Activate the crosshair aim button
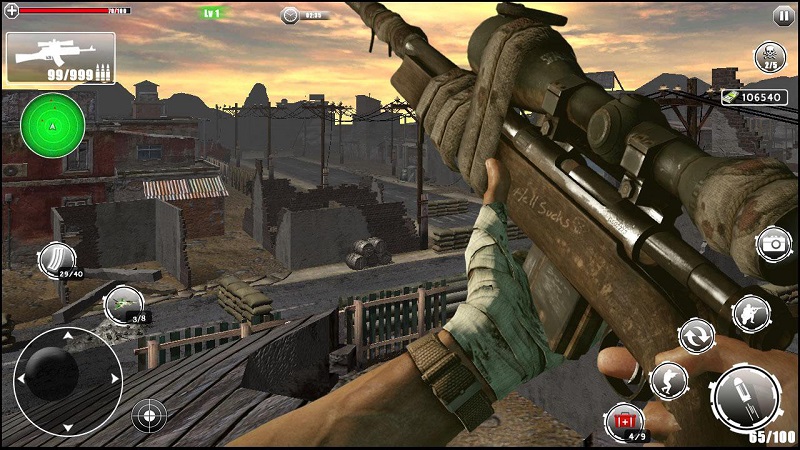The image size is (800, 450). coord(149,413)
